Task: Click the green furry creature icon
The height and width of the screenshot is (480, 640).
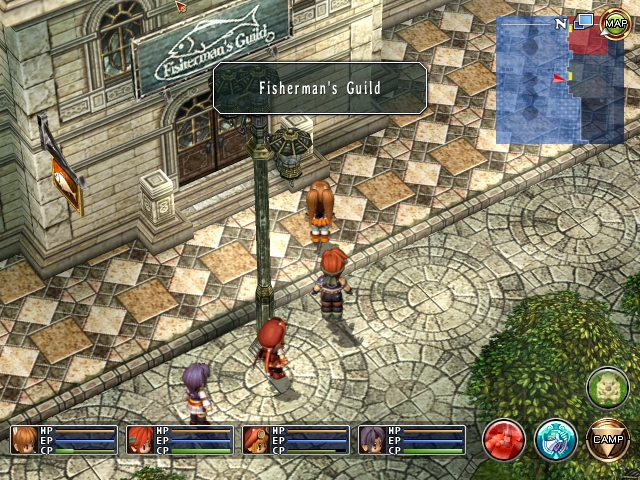Action: [607, 388]
